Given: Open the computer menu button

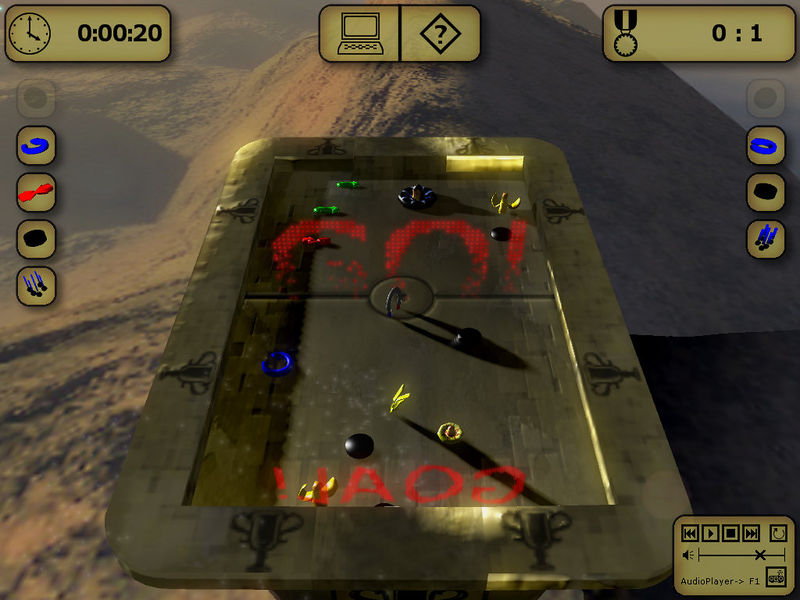Looking at the screenshot, I should 359,33.
